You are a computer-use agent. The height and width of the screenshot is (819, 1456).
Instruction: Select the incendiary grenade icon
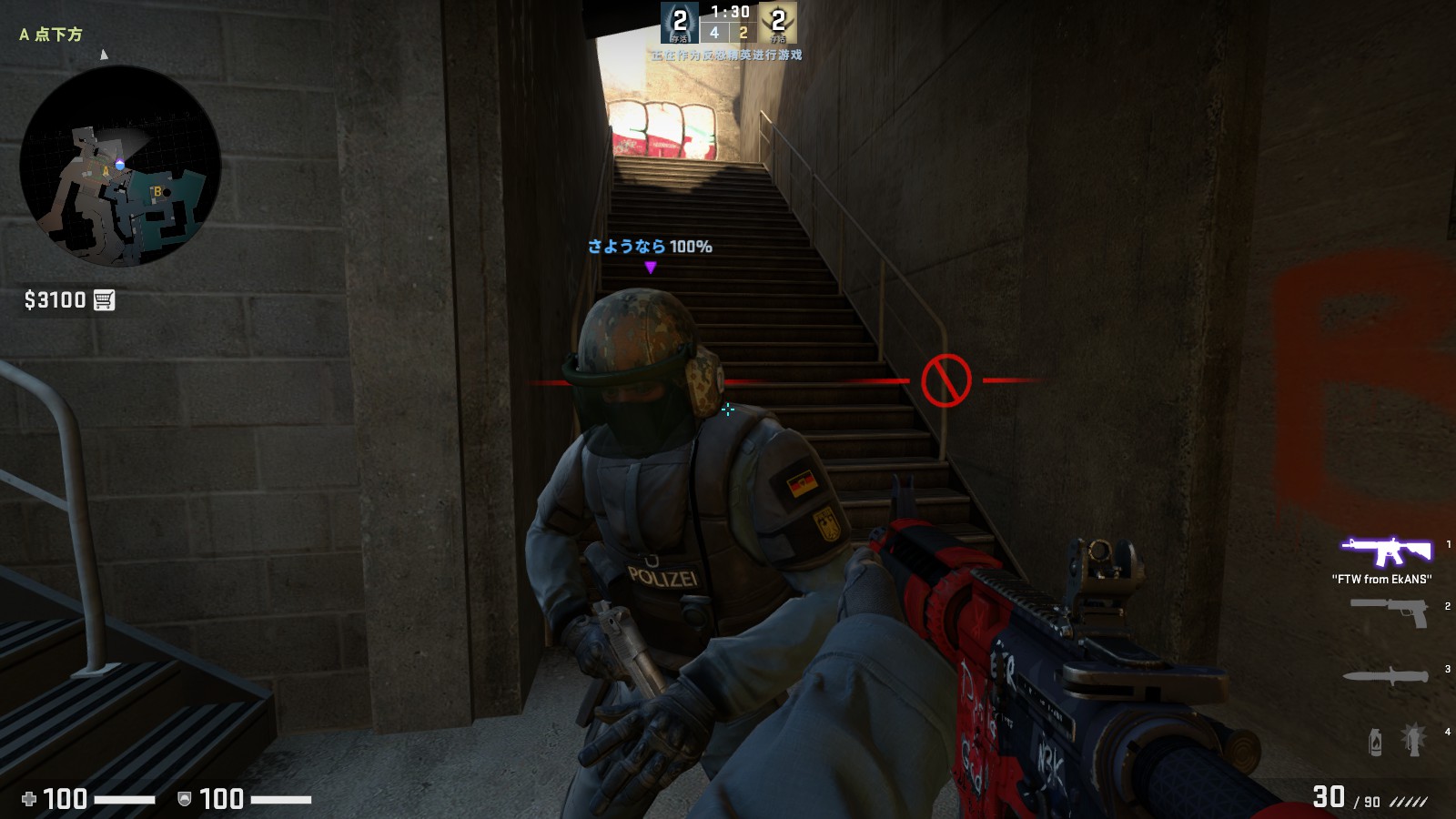1375,742
